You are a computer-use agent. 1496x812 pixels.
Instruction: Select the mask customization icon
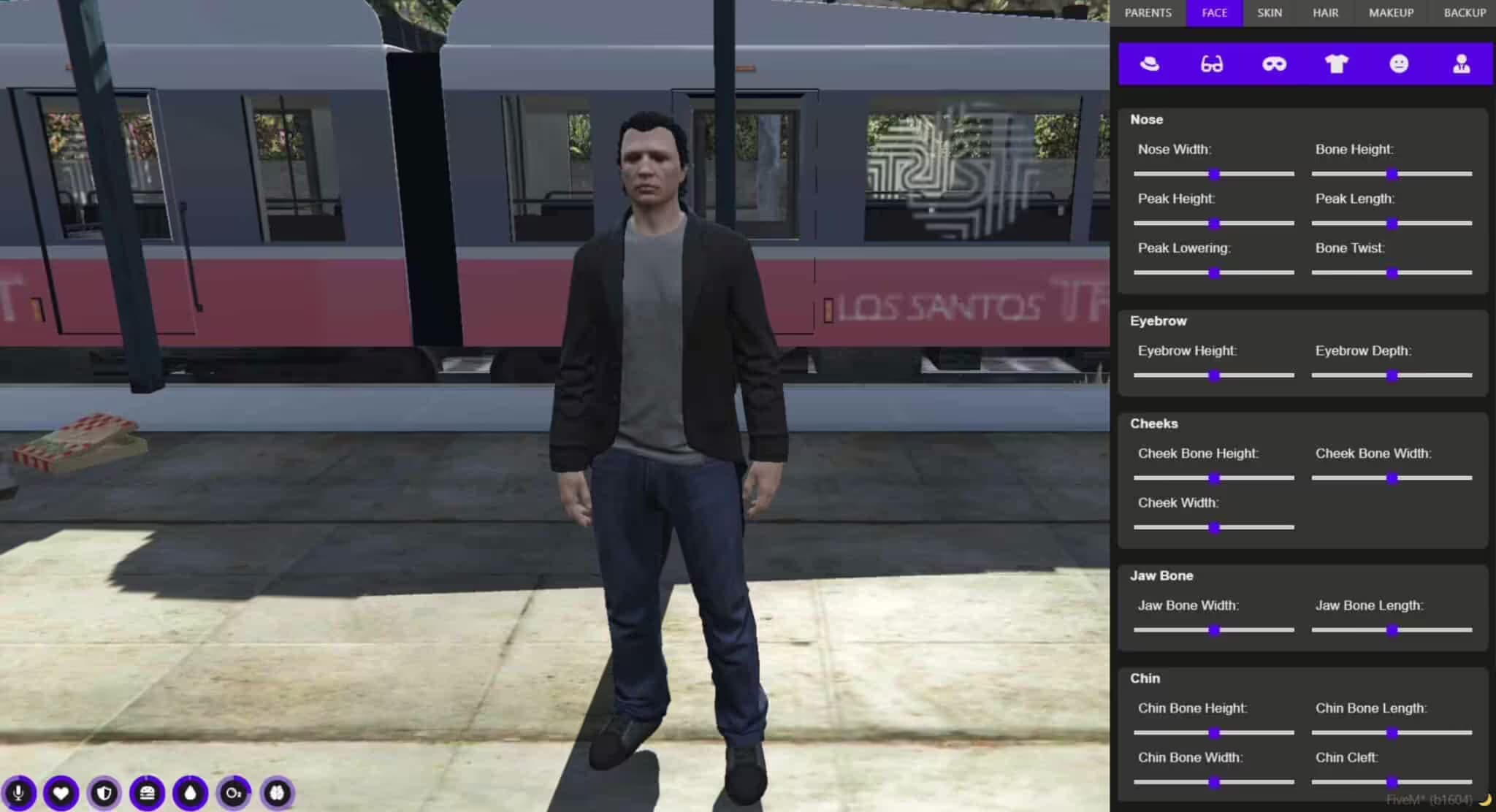(x=1274, y=64)
